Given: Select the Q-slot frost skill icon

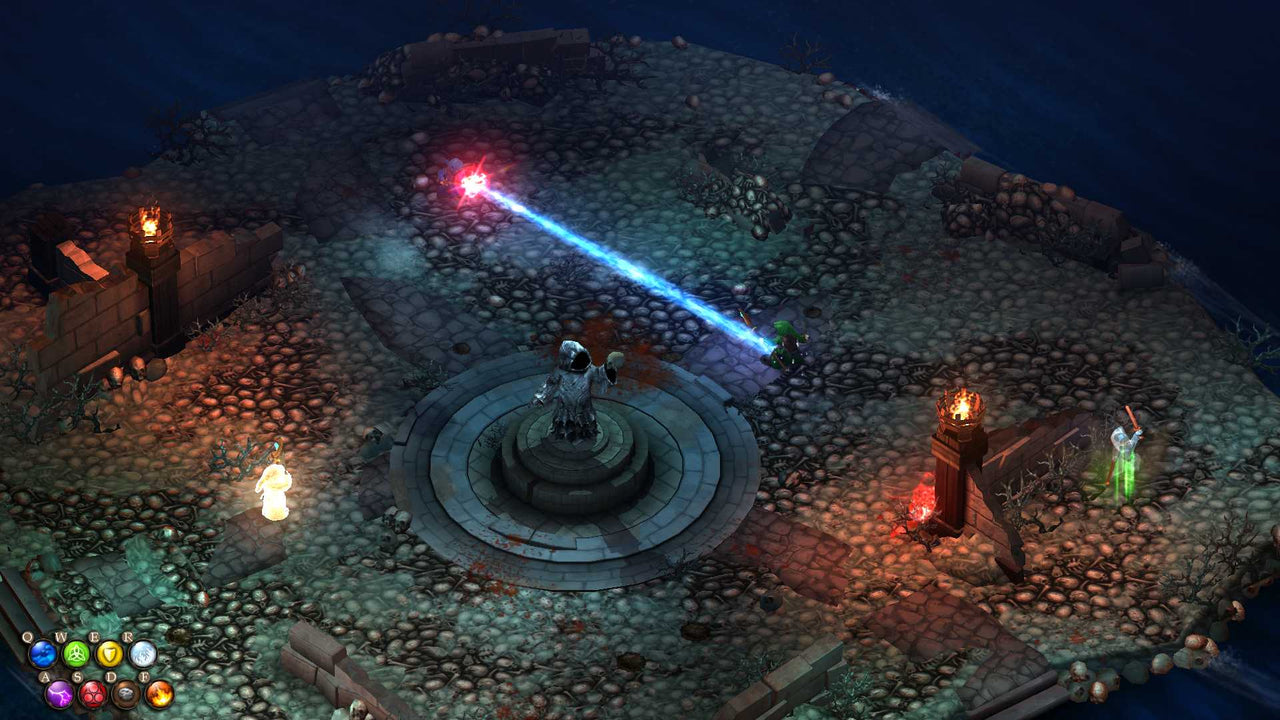Looking at the screenshot, I should [42, 654].
